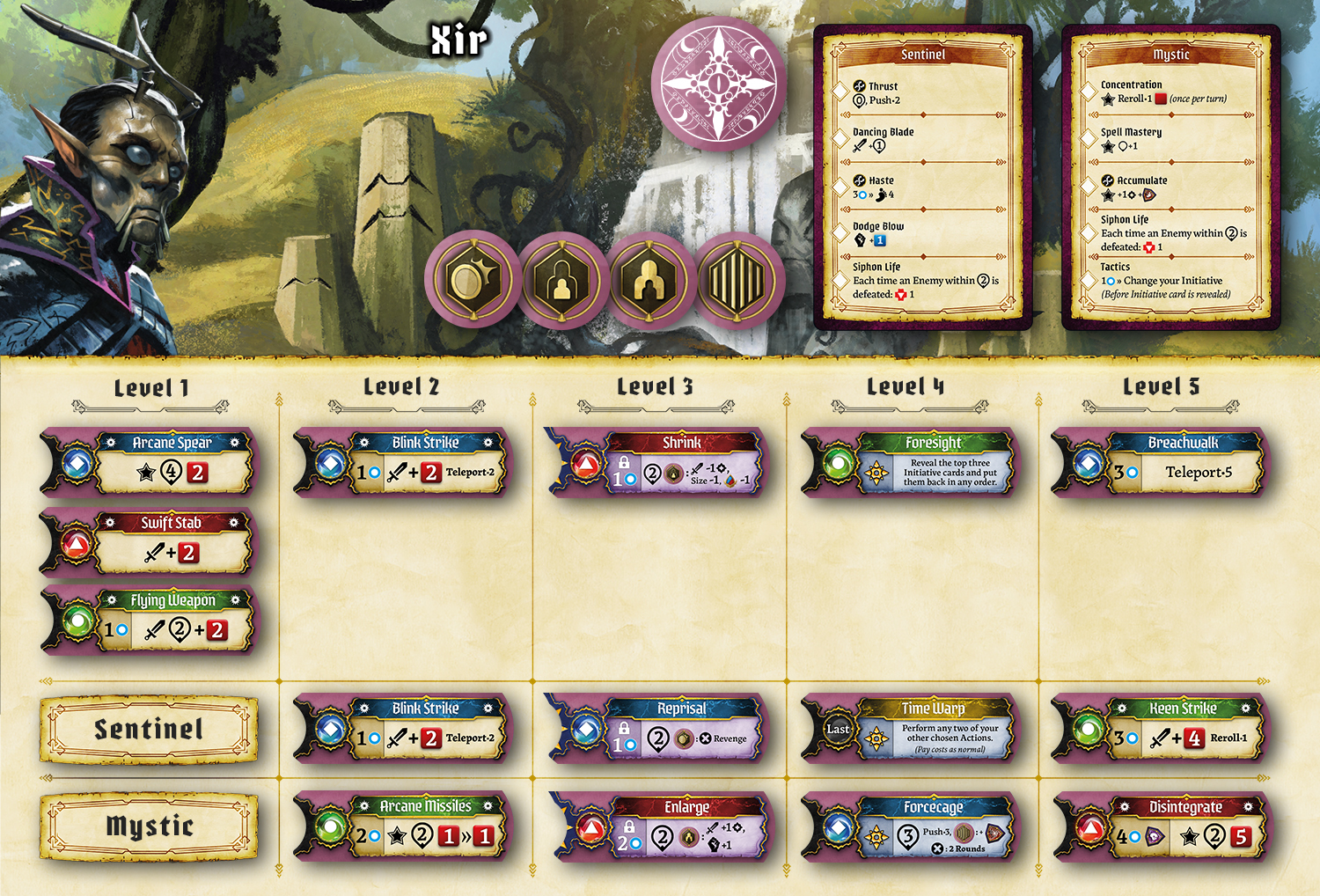Select the large pink star emblem token
This screenshot has height=896, width=1320.
click(x=720, y=84)
